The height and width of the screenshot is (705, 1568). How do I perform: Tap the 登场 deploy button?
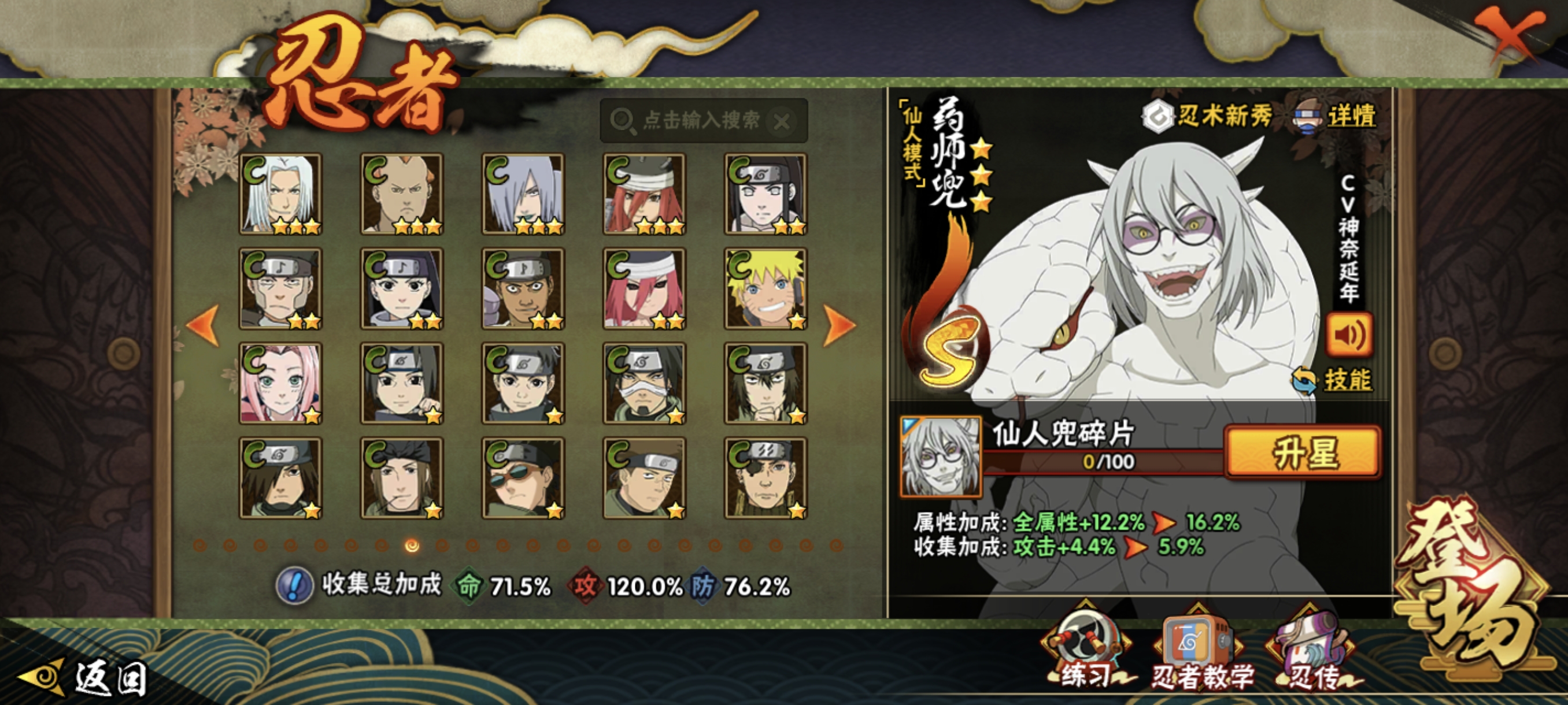[x=1473, y=590]
